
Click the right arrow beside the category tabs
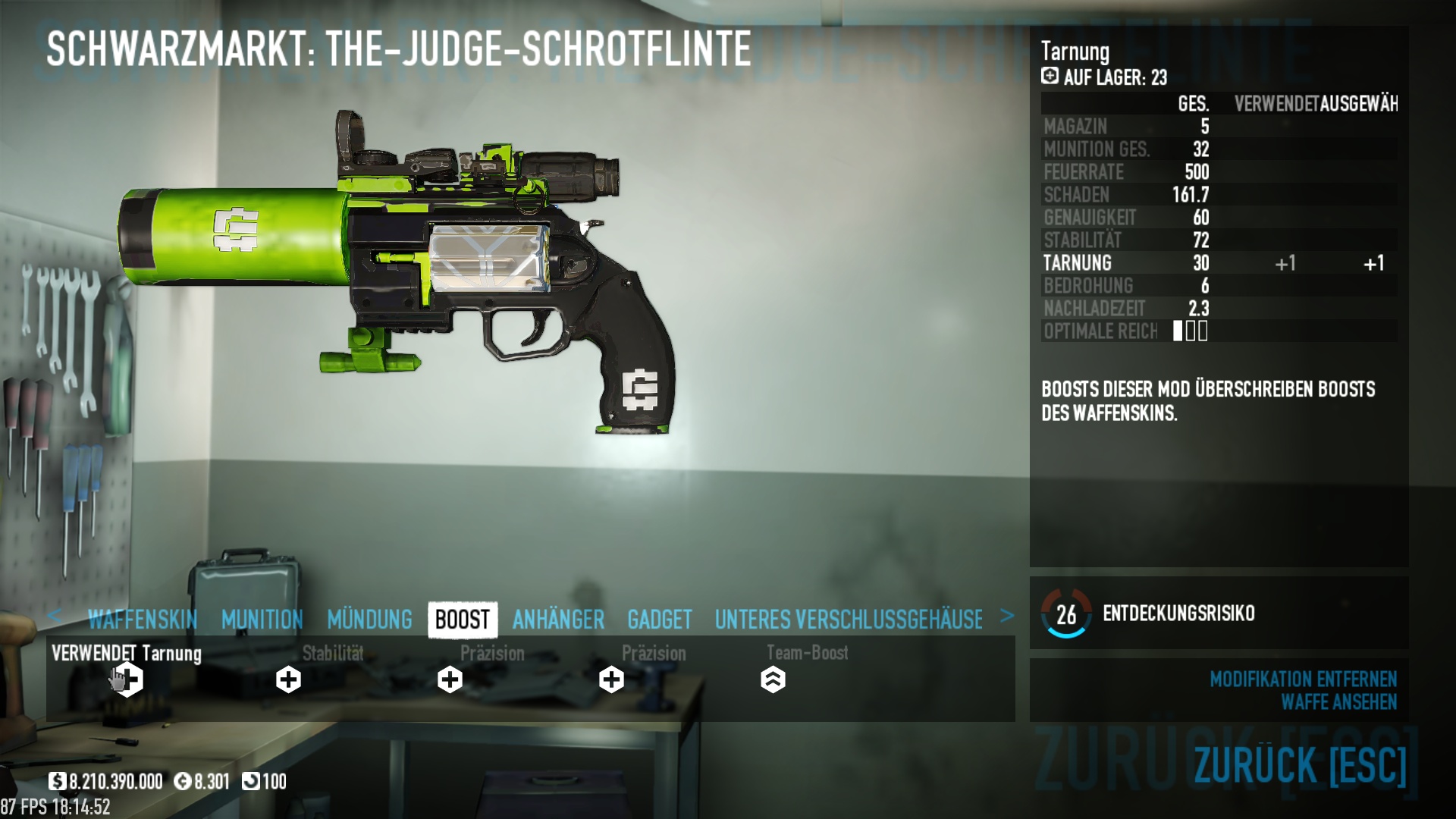(x=1007, y=616)
